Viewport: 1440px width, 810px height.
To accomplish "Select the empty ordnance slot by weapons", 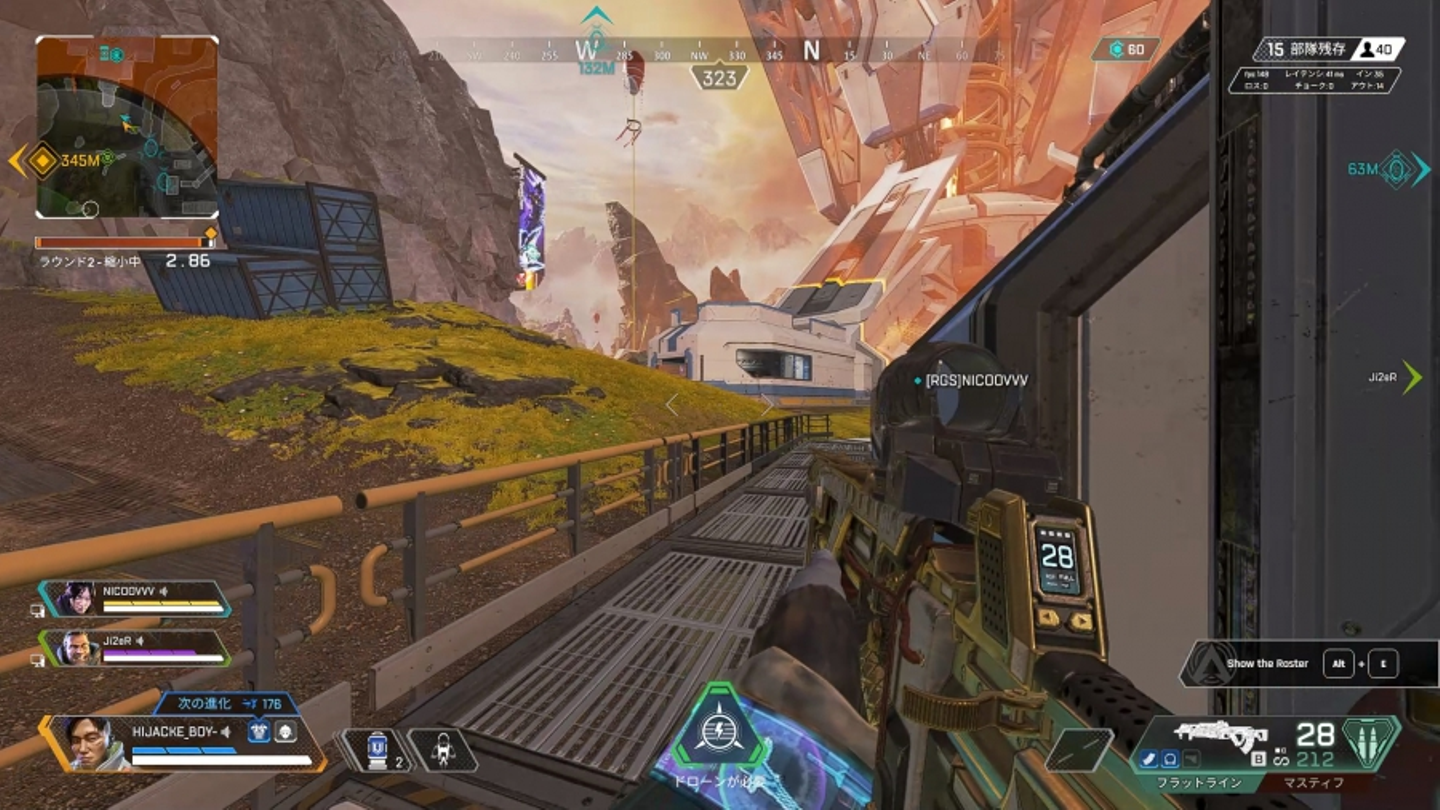I will click(x=1079, y=749).
